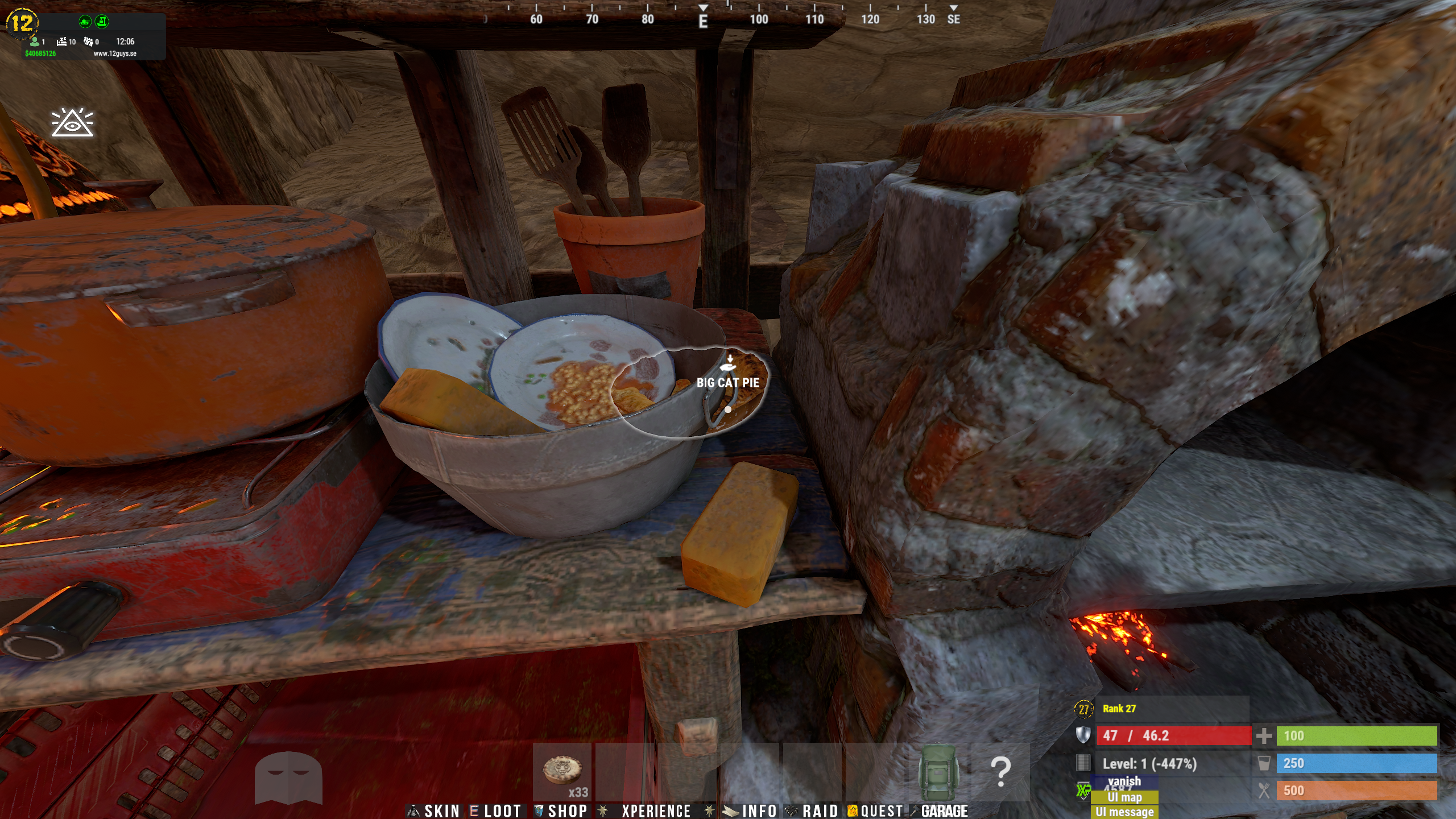
Task: Toggle the vanish button
Action: [1124, 781]
